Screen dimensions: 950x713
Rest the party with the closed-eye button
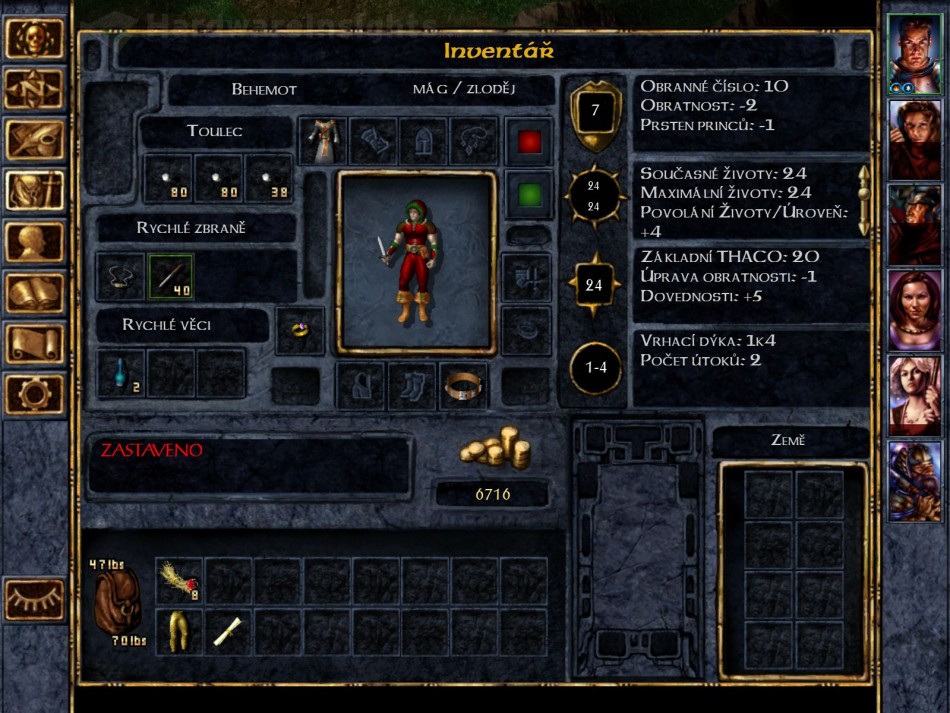[35, 600]
